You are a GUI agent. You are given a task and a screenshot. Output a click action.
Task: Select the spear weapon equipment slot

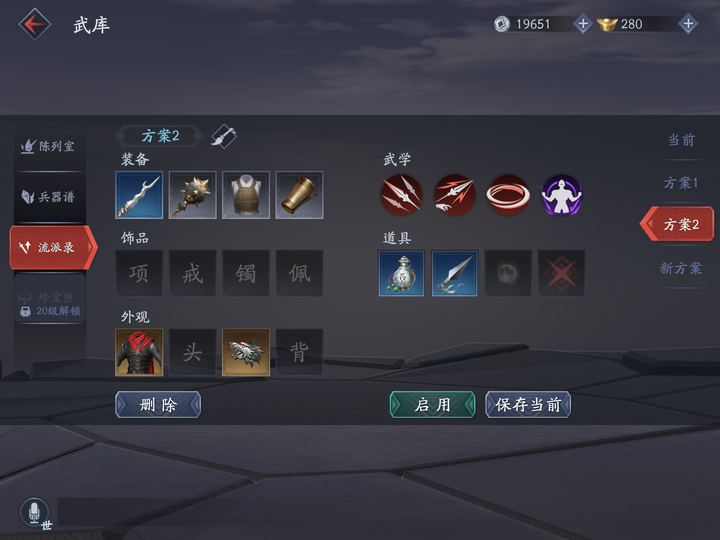(139, 195)
